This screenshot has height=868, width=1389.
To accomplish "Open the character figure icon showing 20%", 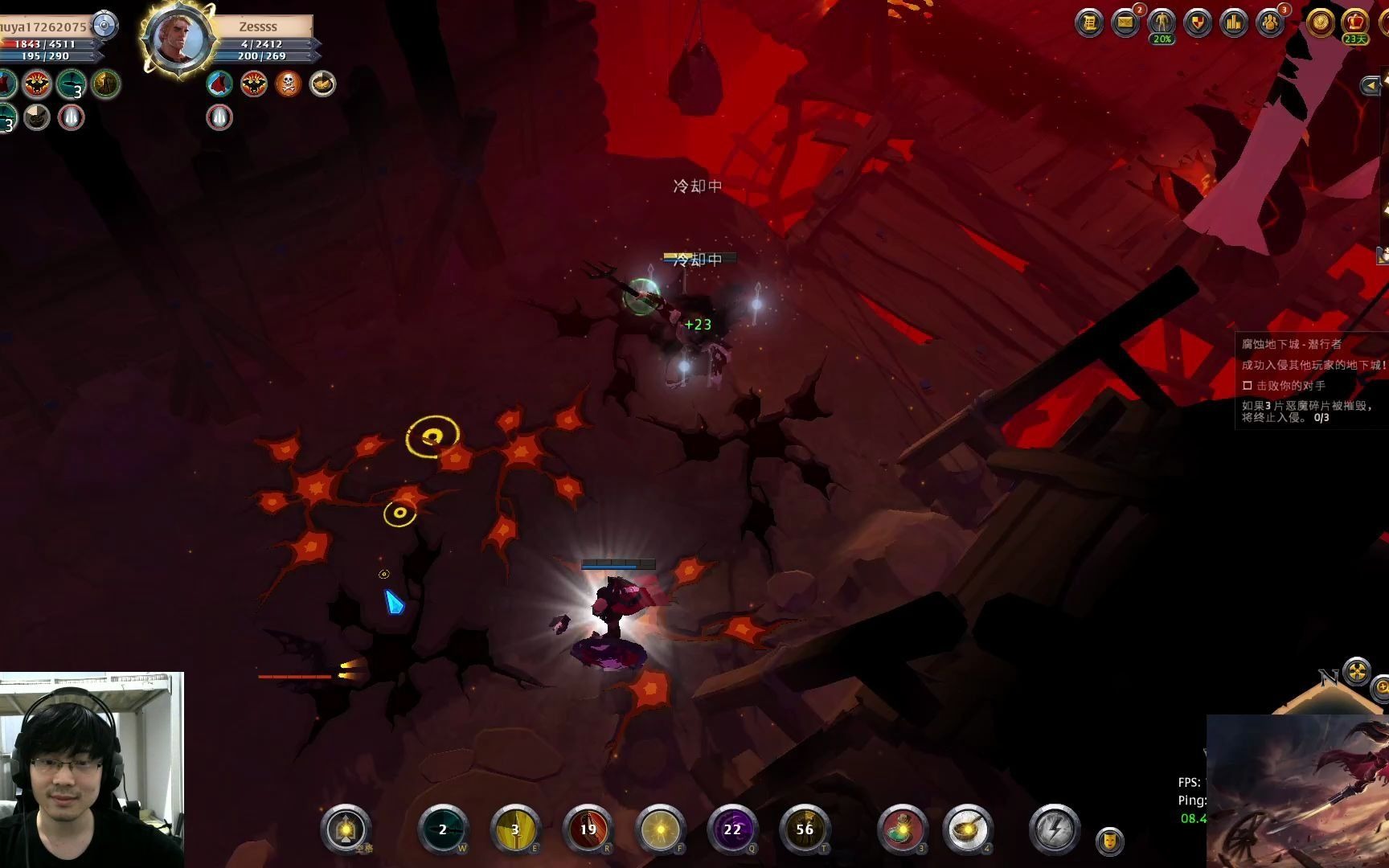I will [1162, 23].
